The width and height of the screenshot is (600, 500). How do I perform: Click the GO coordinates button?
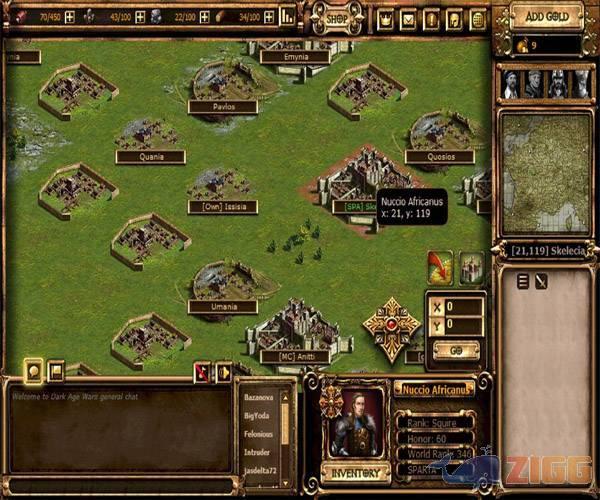coord(455,352)
